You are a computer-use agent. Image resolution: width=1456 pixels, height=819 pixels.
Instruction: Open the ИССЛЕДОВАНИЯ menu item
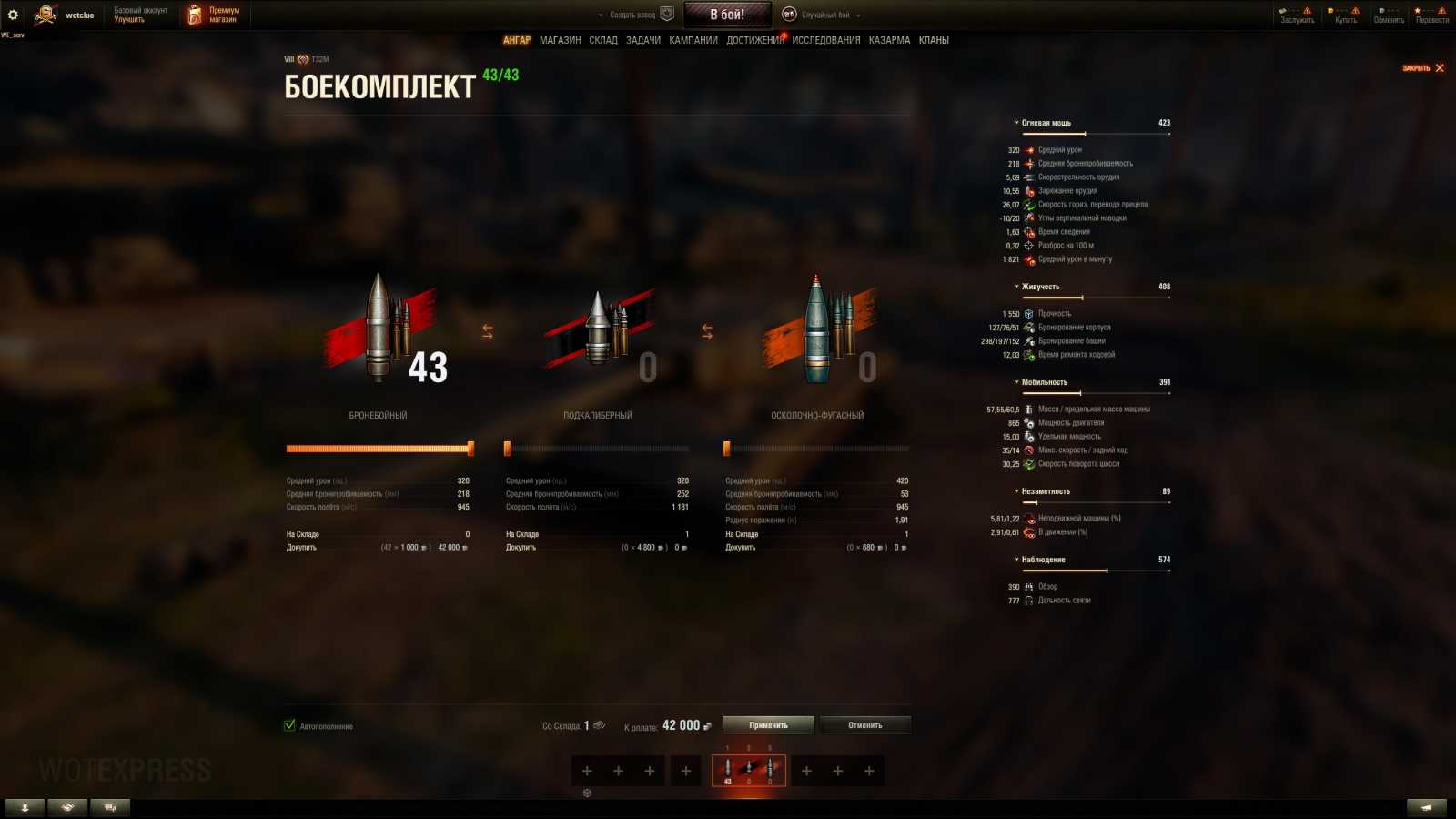click(x=824, y=40)
